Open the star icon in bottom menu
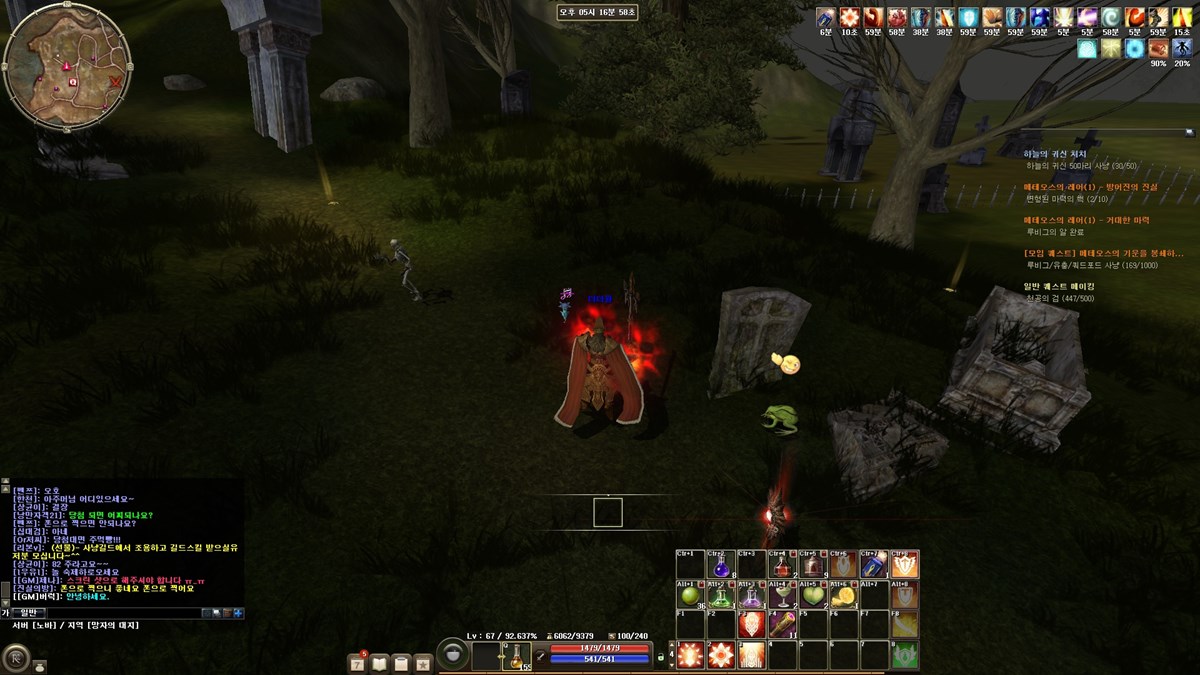This screenshot has width=1200, height=675. point(423,662)
